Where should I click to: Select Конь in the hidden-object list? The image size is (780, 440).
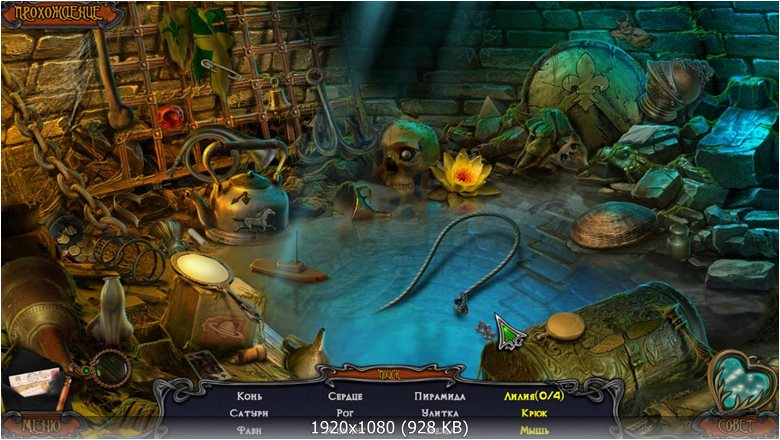pos(249,396)
